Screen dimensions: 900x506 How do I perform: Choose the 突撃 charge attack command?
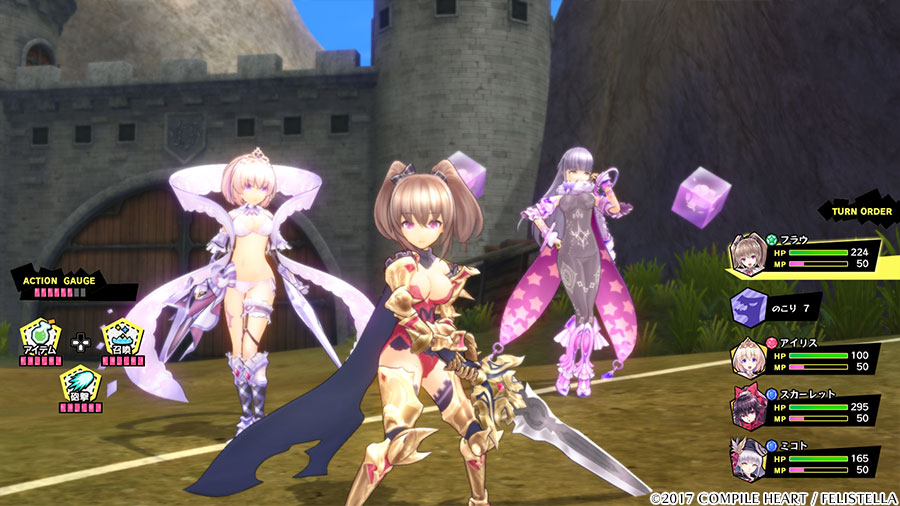coord(80,384)
